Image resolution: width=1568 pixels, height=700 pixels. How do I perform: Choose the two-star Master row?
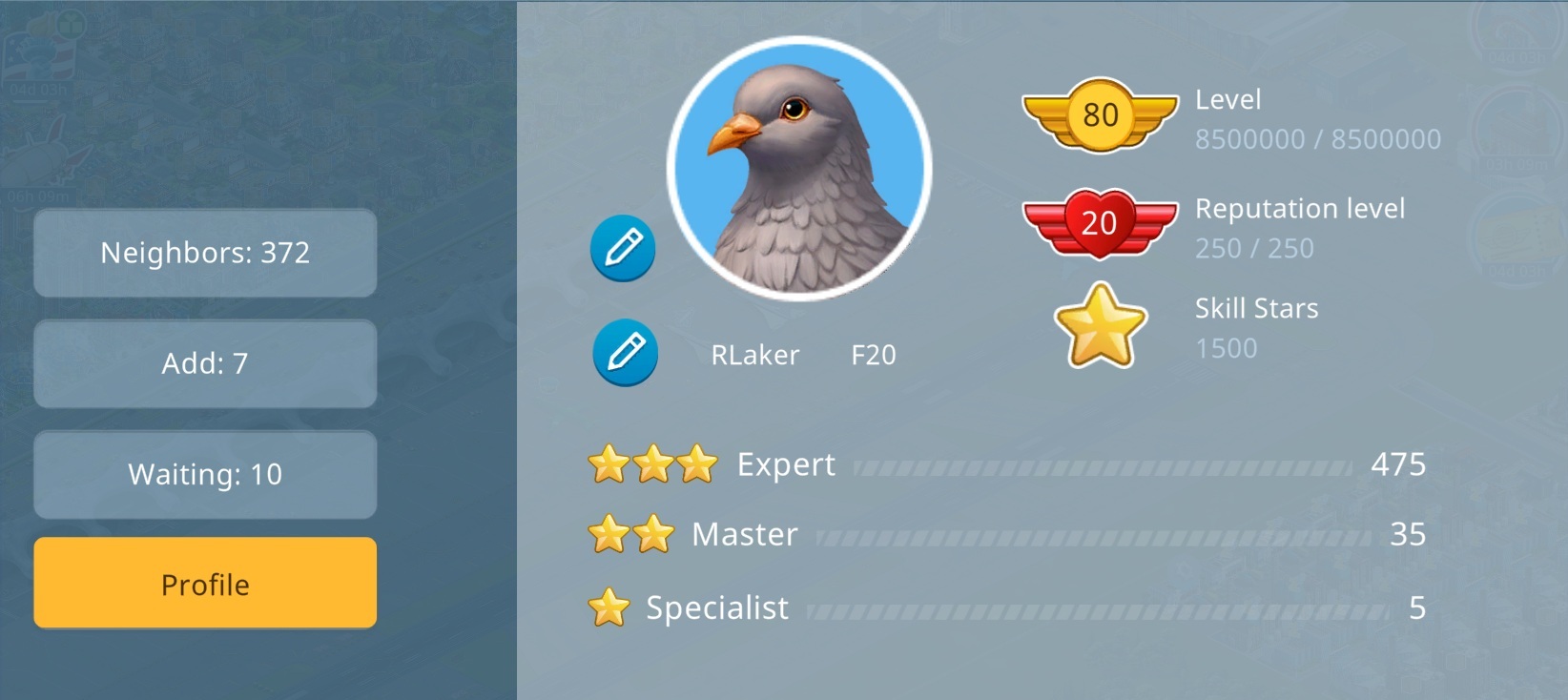pos(1006,534)
